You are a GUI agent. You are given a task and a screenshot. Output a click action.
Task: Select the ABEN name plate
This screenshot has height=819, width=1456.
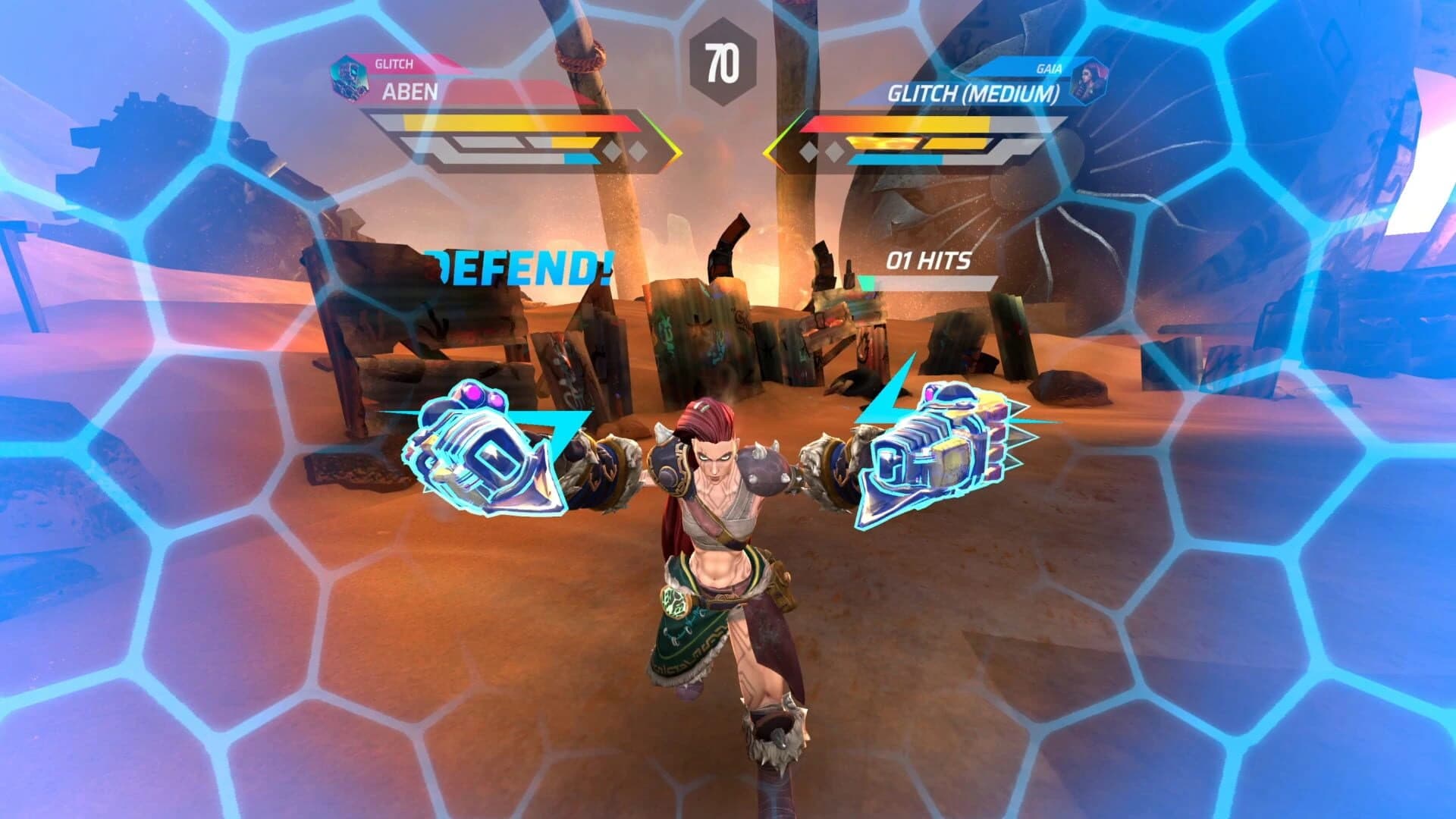pos(409,91)
